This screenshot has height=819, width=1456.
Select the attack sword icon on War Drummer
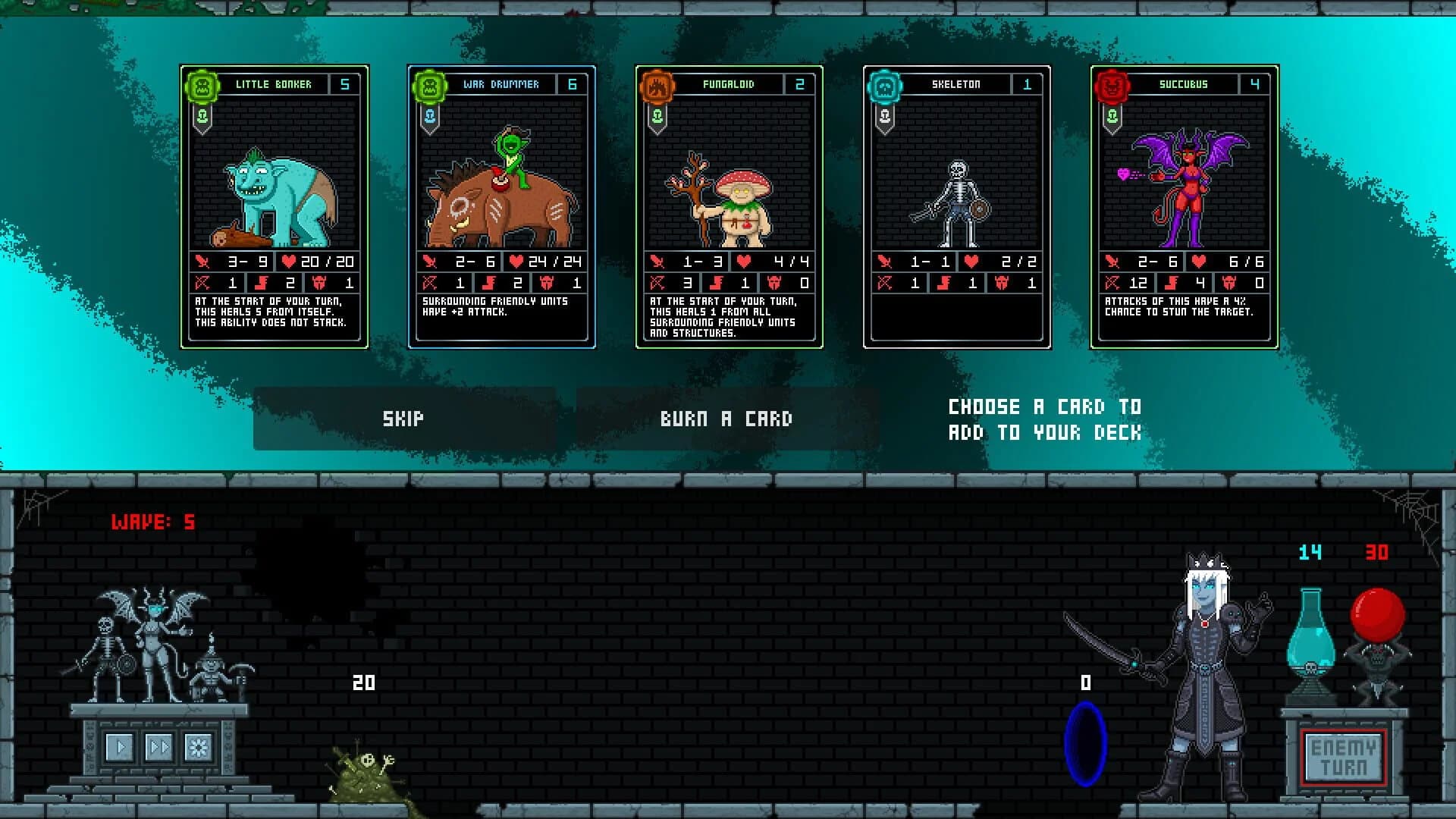(431, 263)
